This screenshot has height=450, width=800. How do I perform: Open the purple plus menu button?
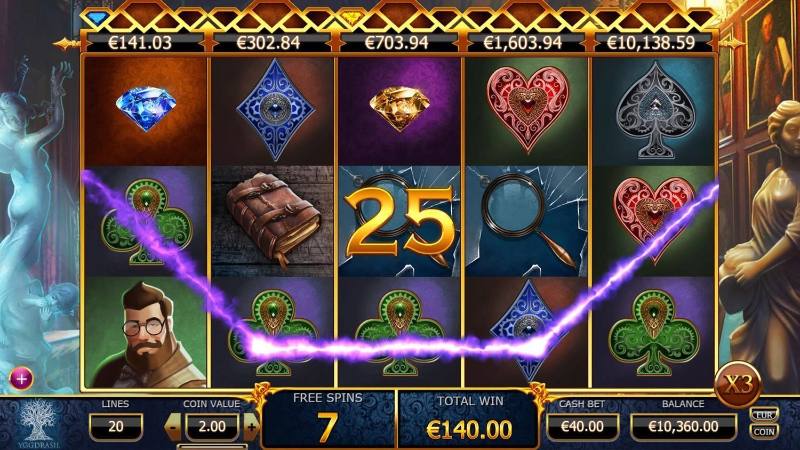pos(22,378)
